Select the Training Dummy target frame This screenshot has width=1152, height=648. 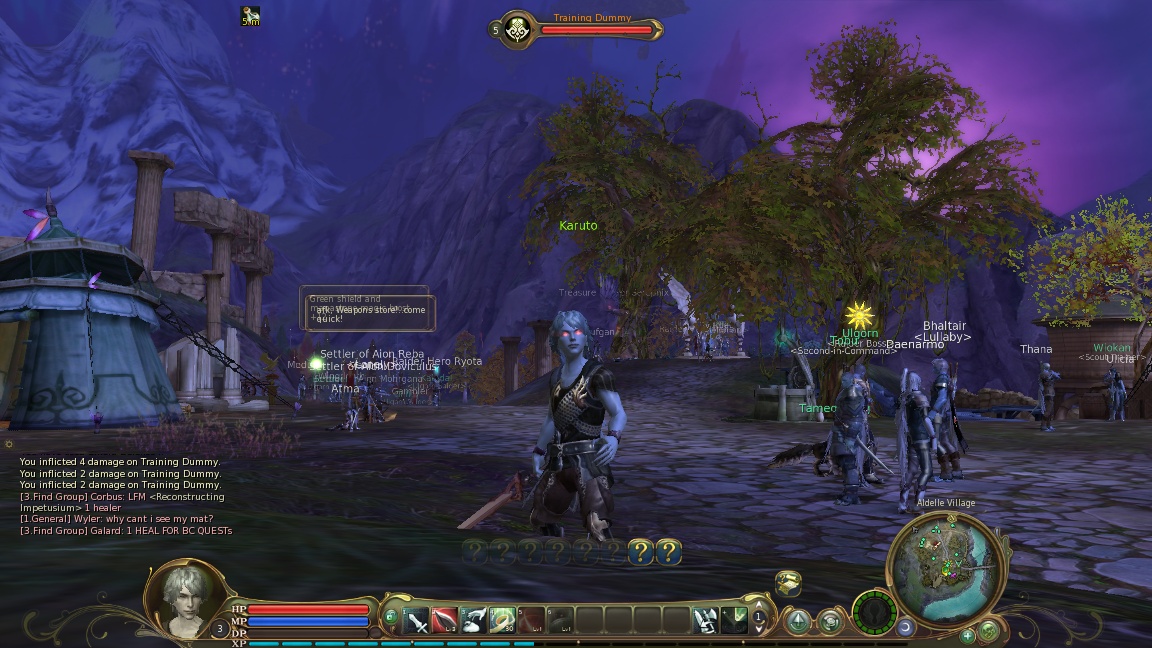pos(582,30)
